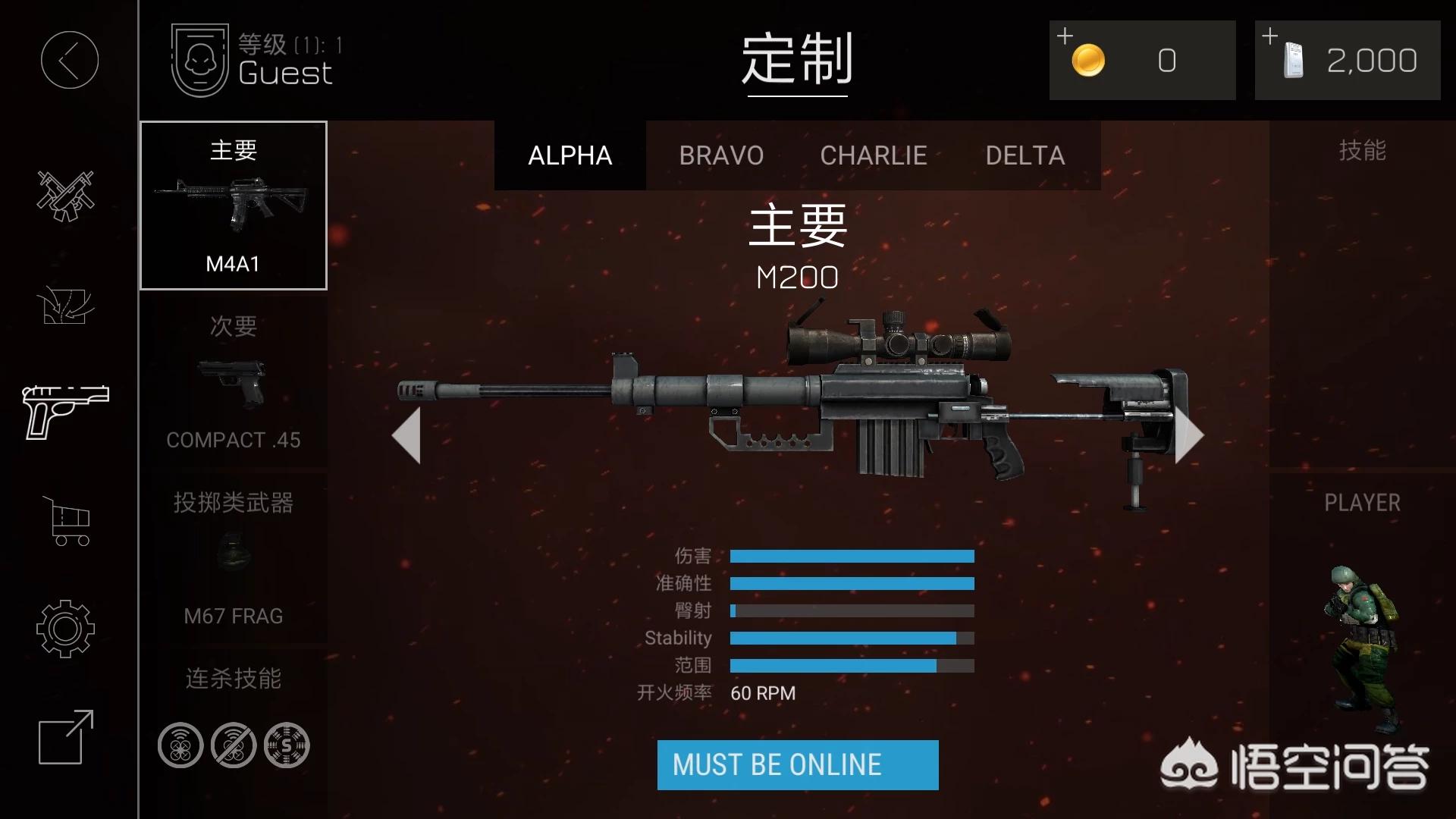
Task: Click the MUST BE ONLINE button
Action: click(x=798, y=765)
